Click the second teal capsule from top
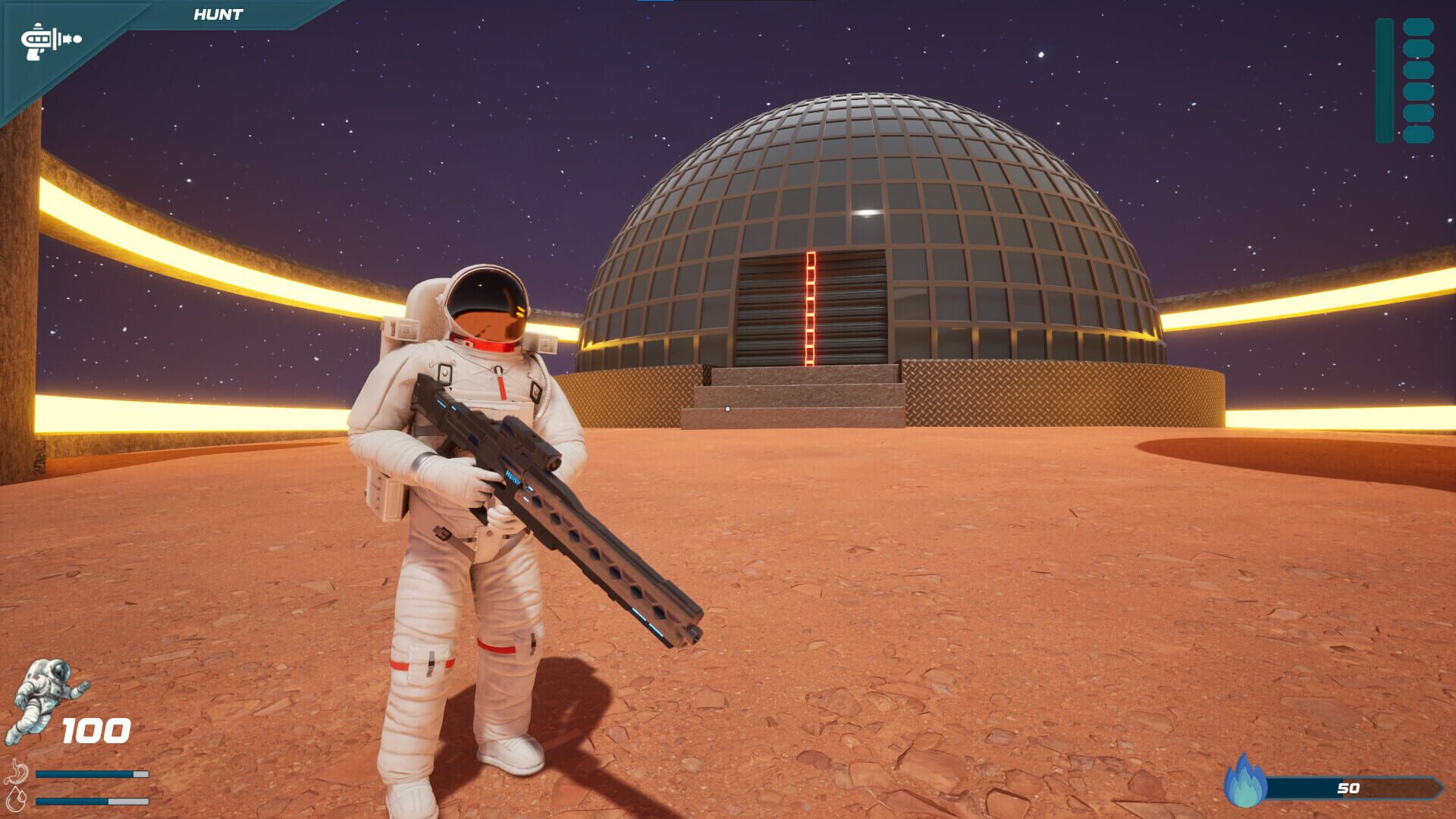This screenshot has height=819, width=1456. tap(1419, 48)
